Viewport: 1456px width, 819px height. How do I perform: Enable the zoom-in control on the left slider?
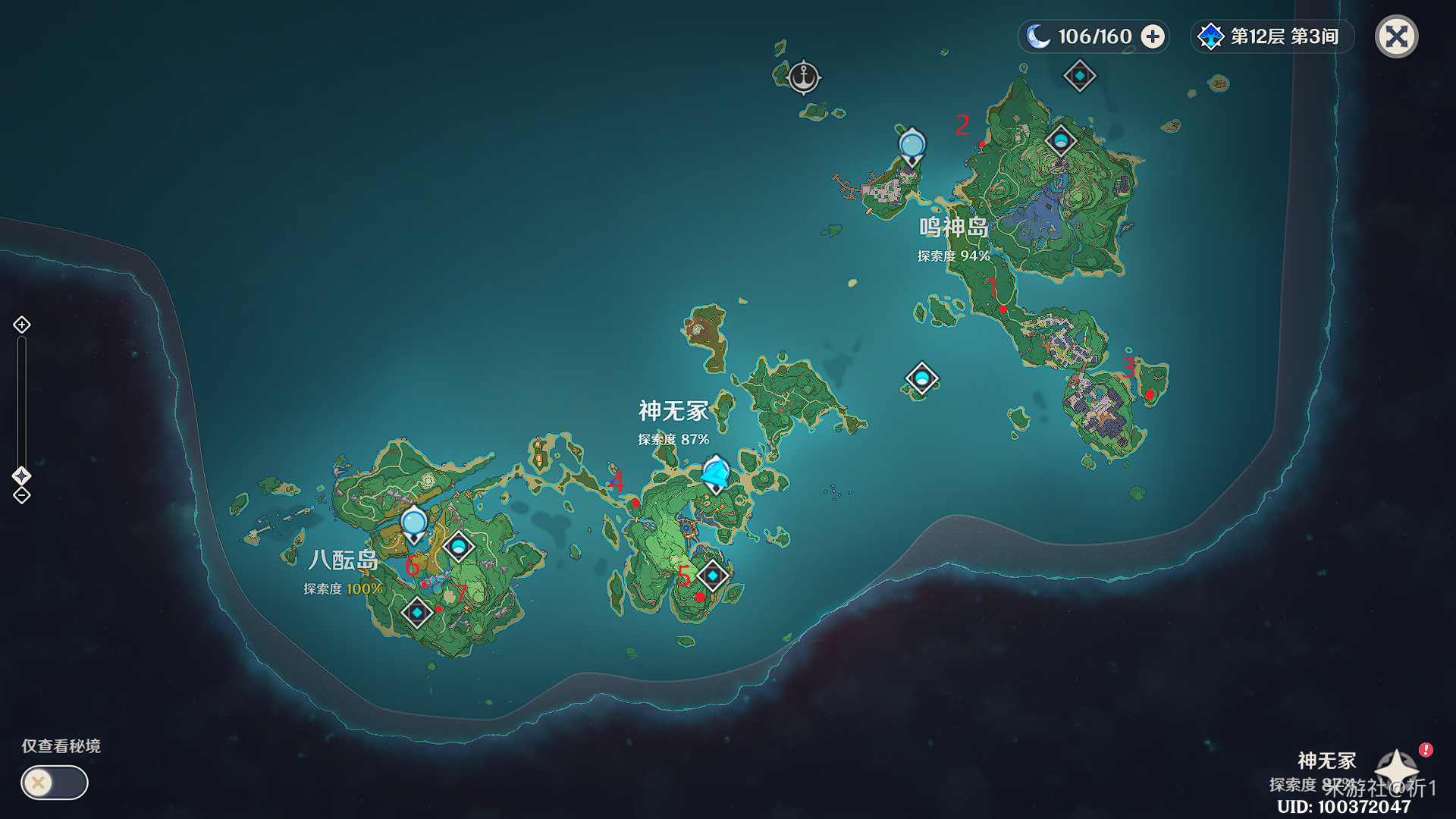click(x=23, y=326)
